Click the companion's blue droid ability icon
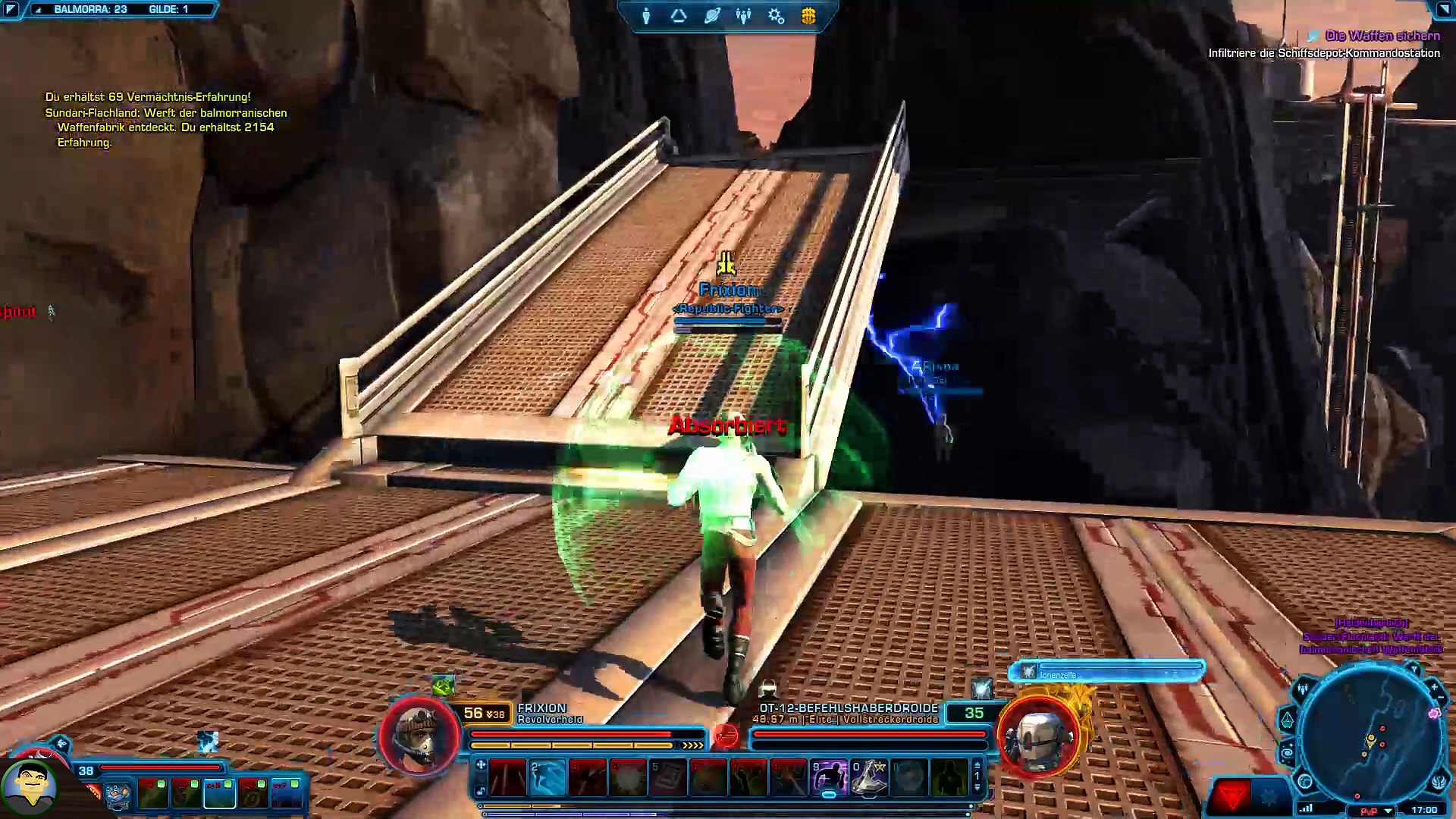1456x819 pixels. click(x=118, y=795)
